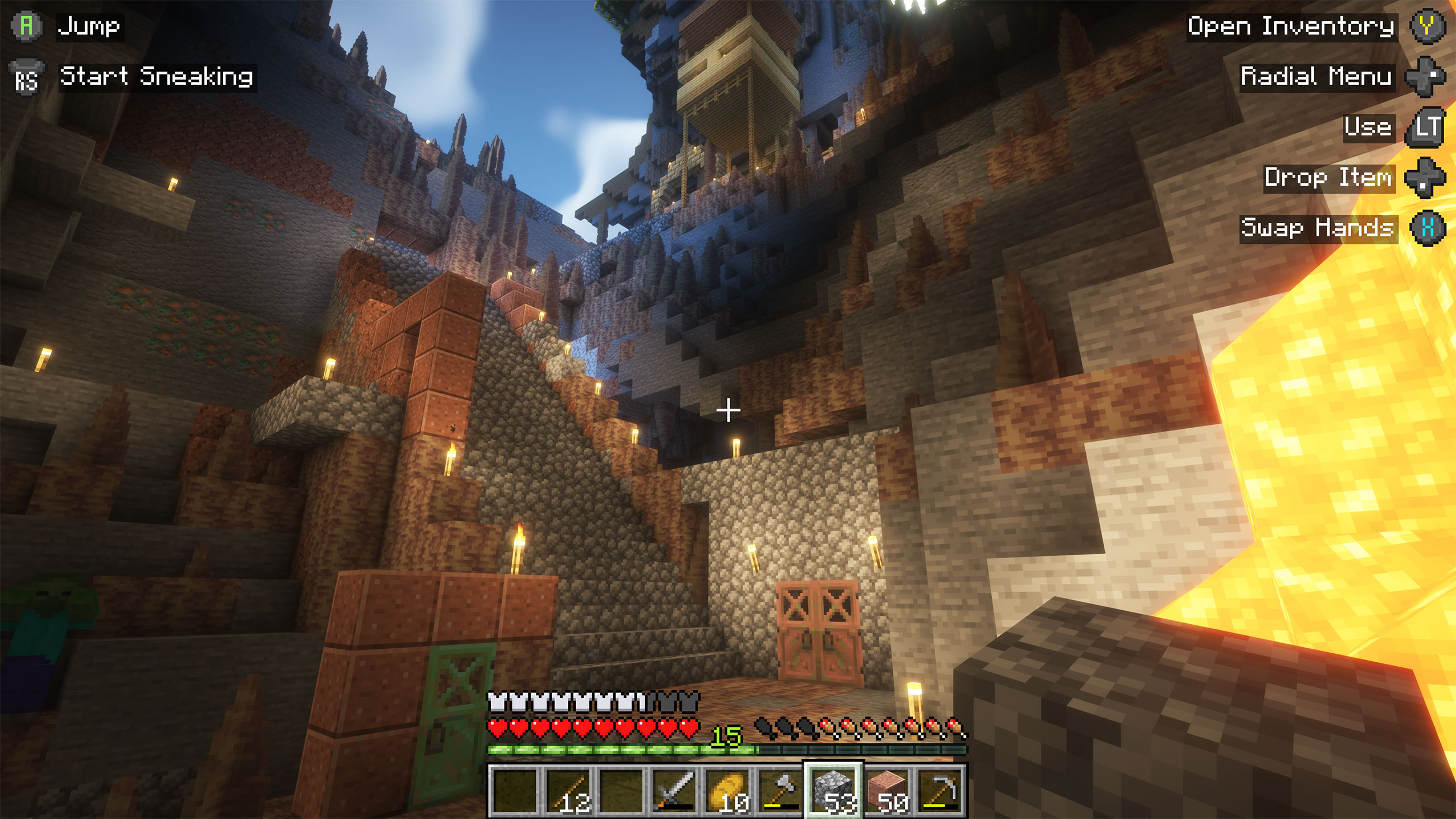Click the crosshair at screen center
1456x819 pixels.
click(x=728, y=411)
